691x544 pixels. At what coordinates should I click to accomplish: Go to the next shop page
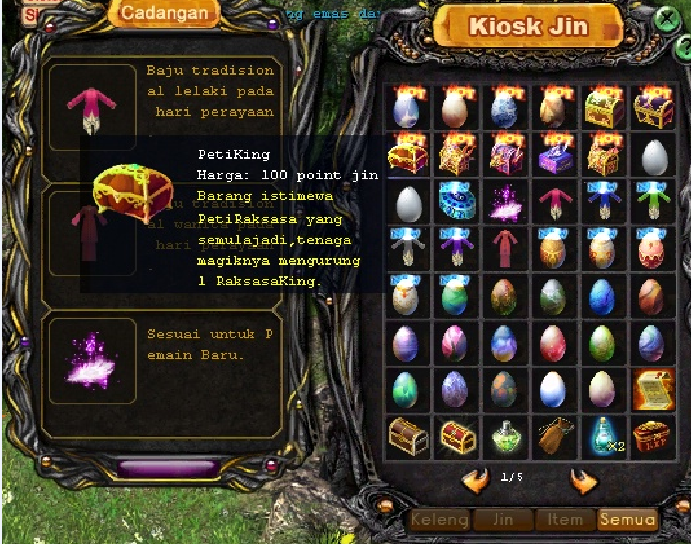[x=583, y=480]
